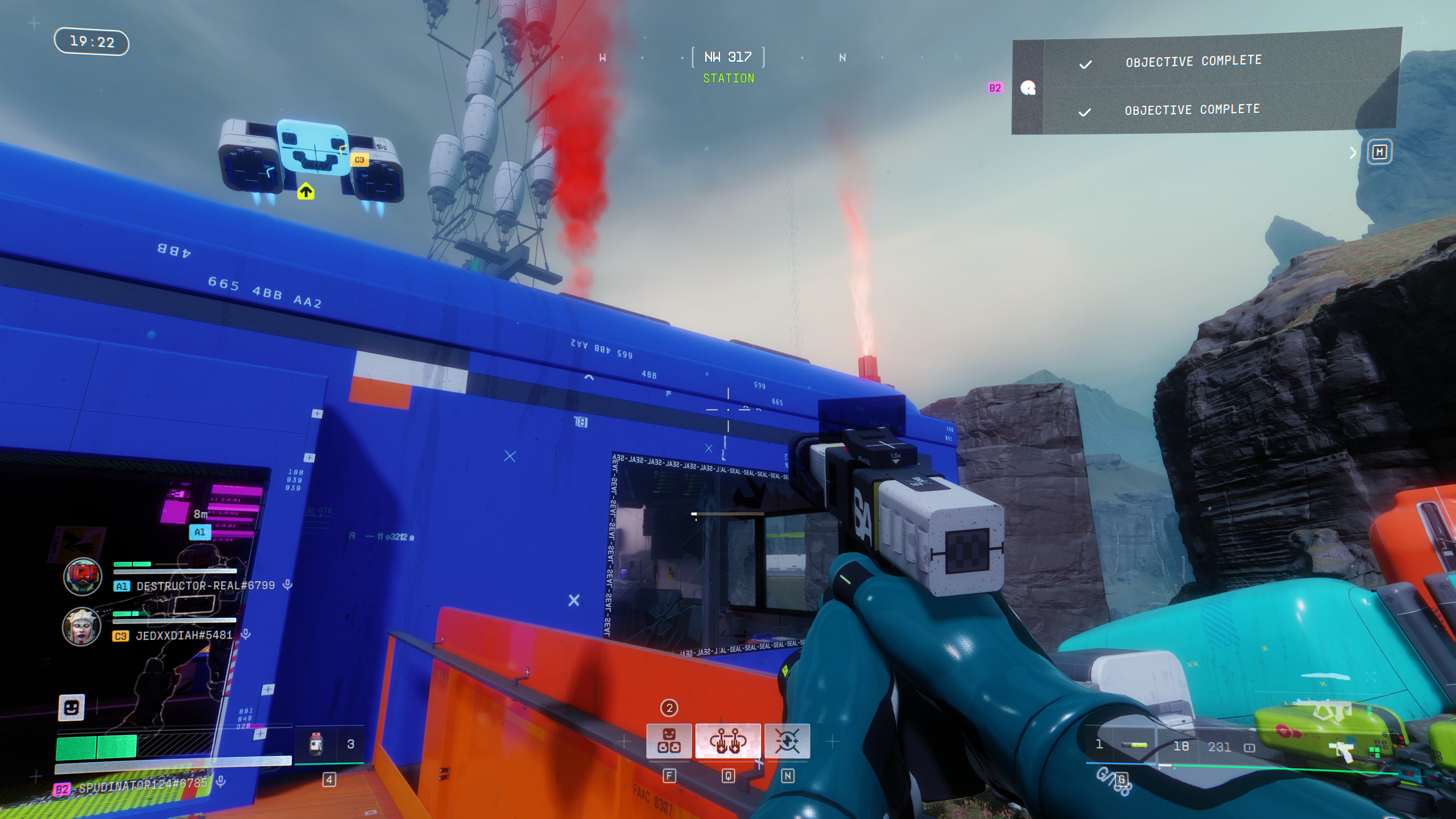Click the first OBJECTIVE COMPLETE checkmark entry

tap(1194, 63)
